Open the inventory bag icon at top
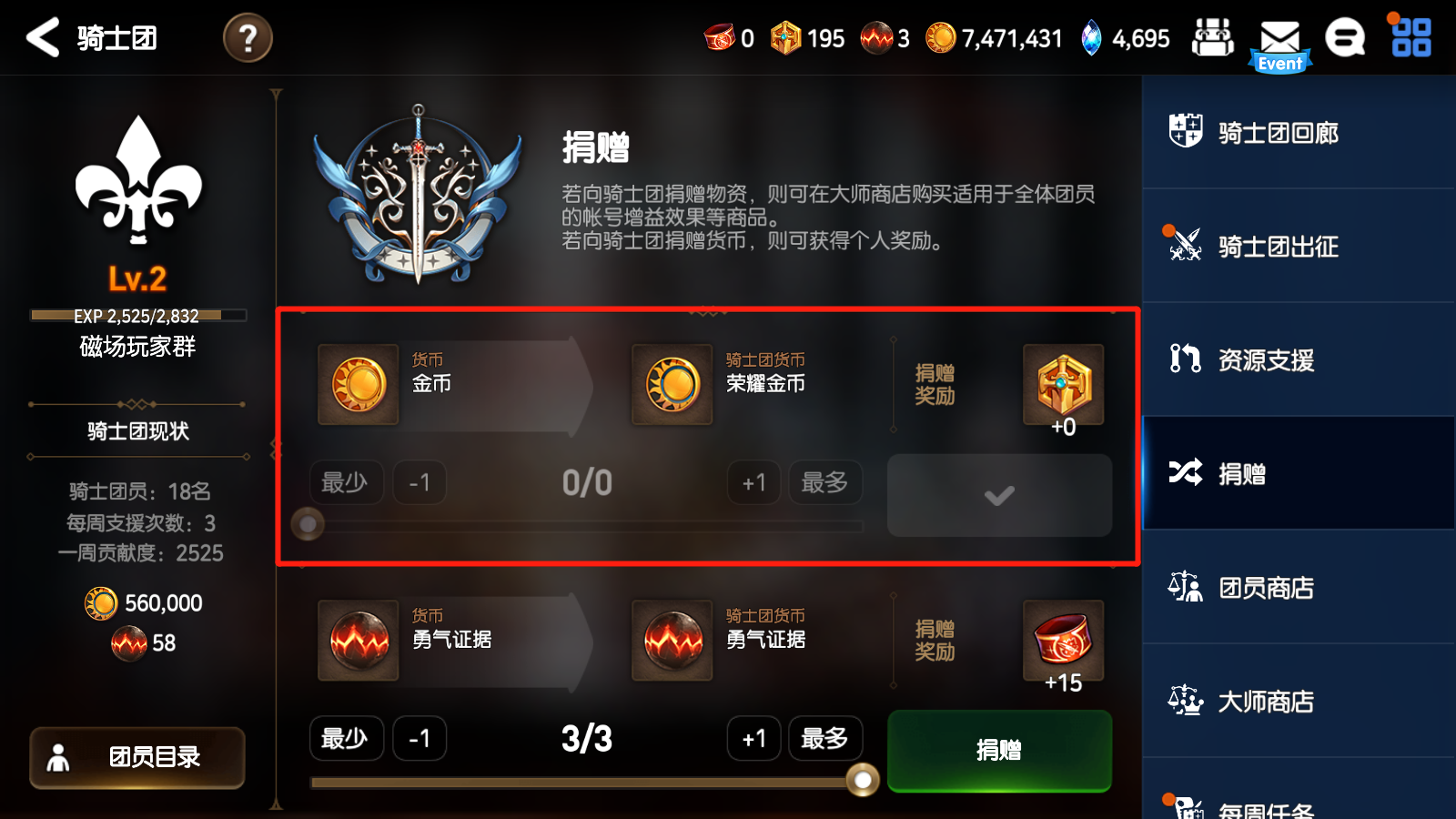Viewport: 1456px width, 819px height. coord(1214,38)
